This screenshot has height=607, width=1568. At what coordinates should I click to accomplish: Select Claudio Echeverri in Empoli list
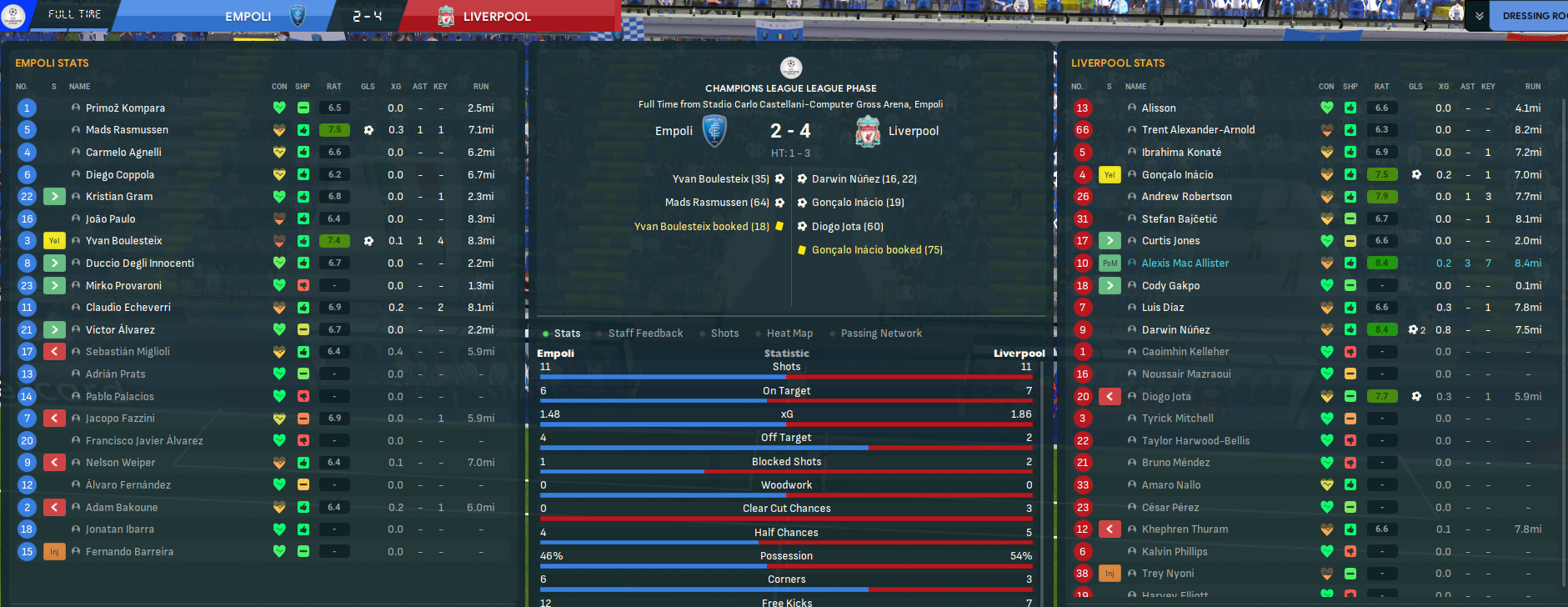(x=128, y=308)
